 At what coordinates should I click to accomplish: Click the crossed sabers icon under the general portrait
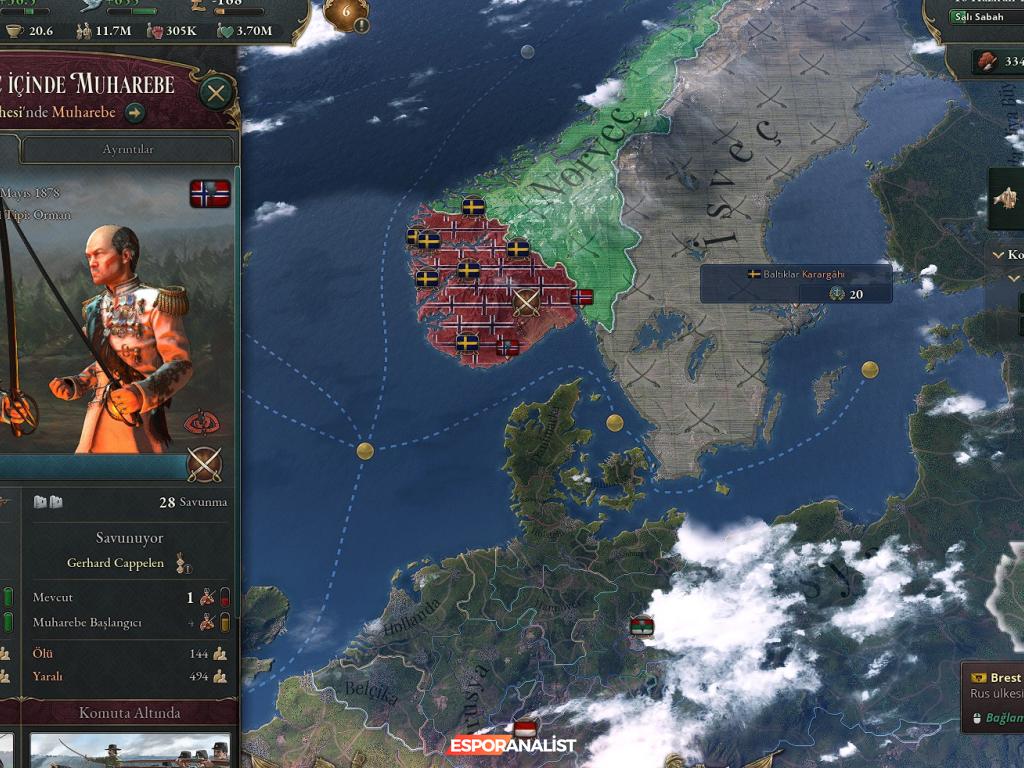pos(205,465)
